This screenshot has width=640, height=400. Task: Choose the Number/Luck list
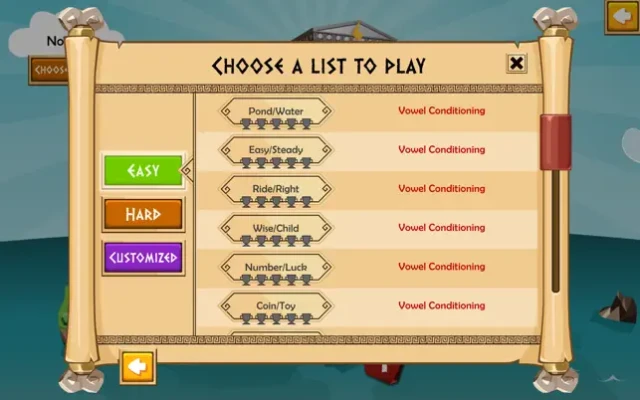pos(275,267)
